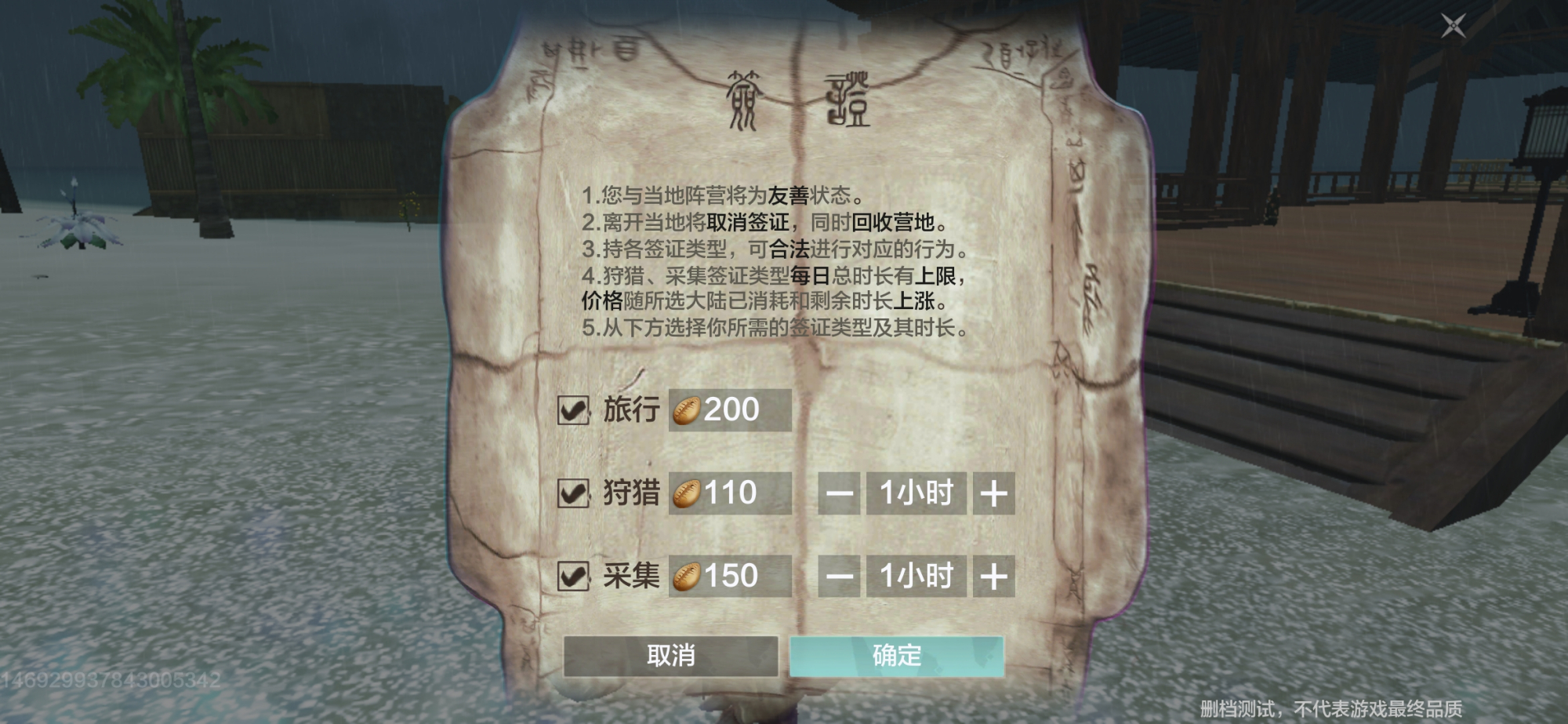Screen dimensions: 1568x724
Task: Select the 采集 visa row label
Action: [x=631, y=577]
